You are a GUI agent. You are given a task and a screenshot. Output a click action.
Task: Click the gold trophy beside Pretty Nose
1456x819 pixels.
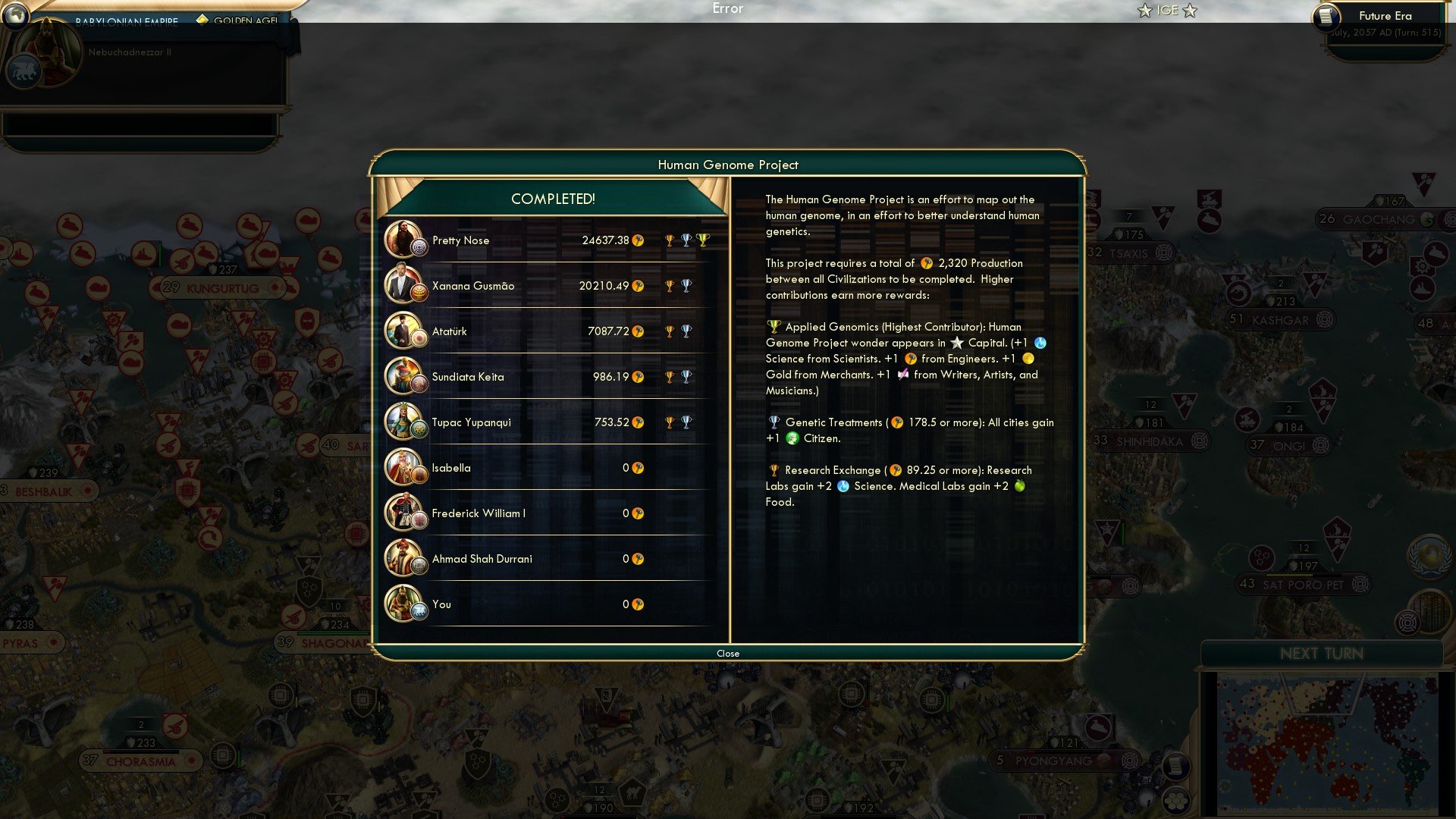(x=668, y=240)
